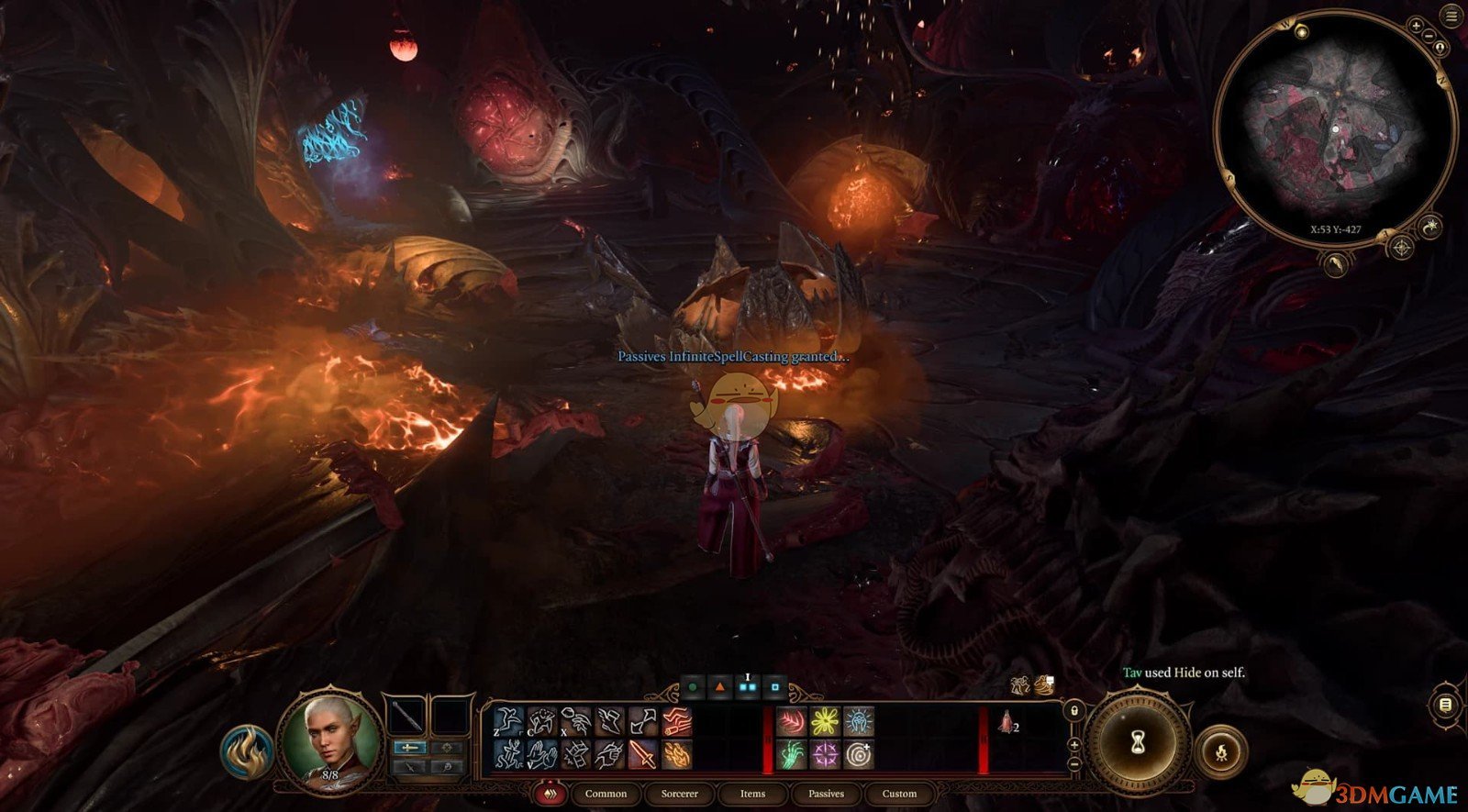Zoom out the minimap

point(1429,35)
